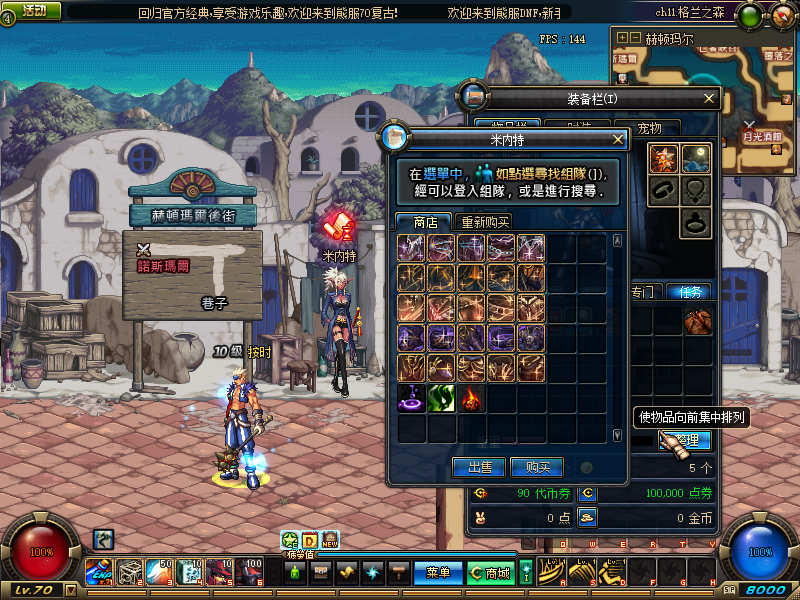Close the 装备栏 inventory window
This screenshot has width=800, height=600.
tap(710, 98)
